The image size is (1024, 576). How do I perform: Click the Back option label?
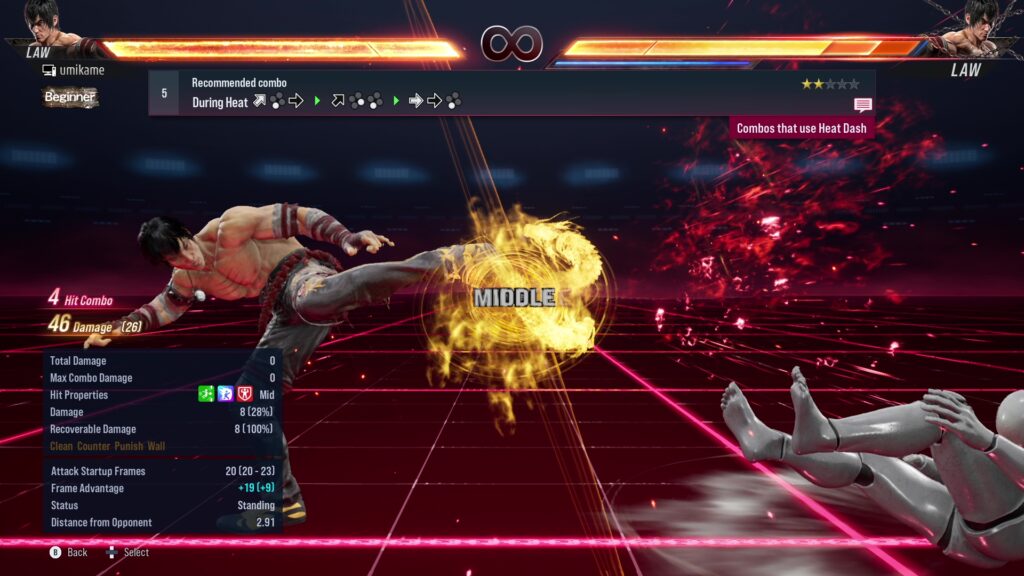click(77, 552)
